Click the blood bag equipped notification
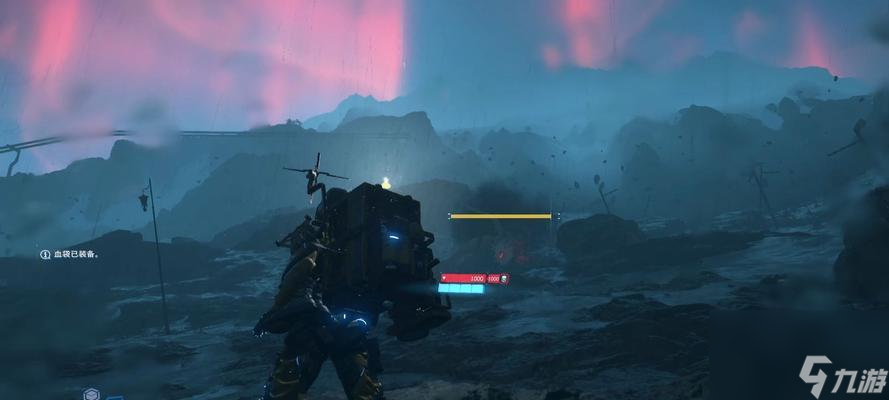 tap(70, 255)
